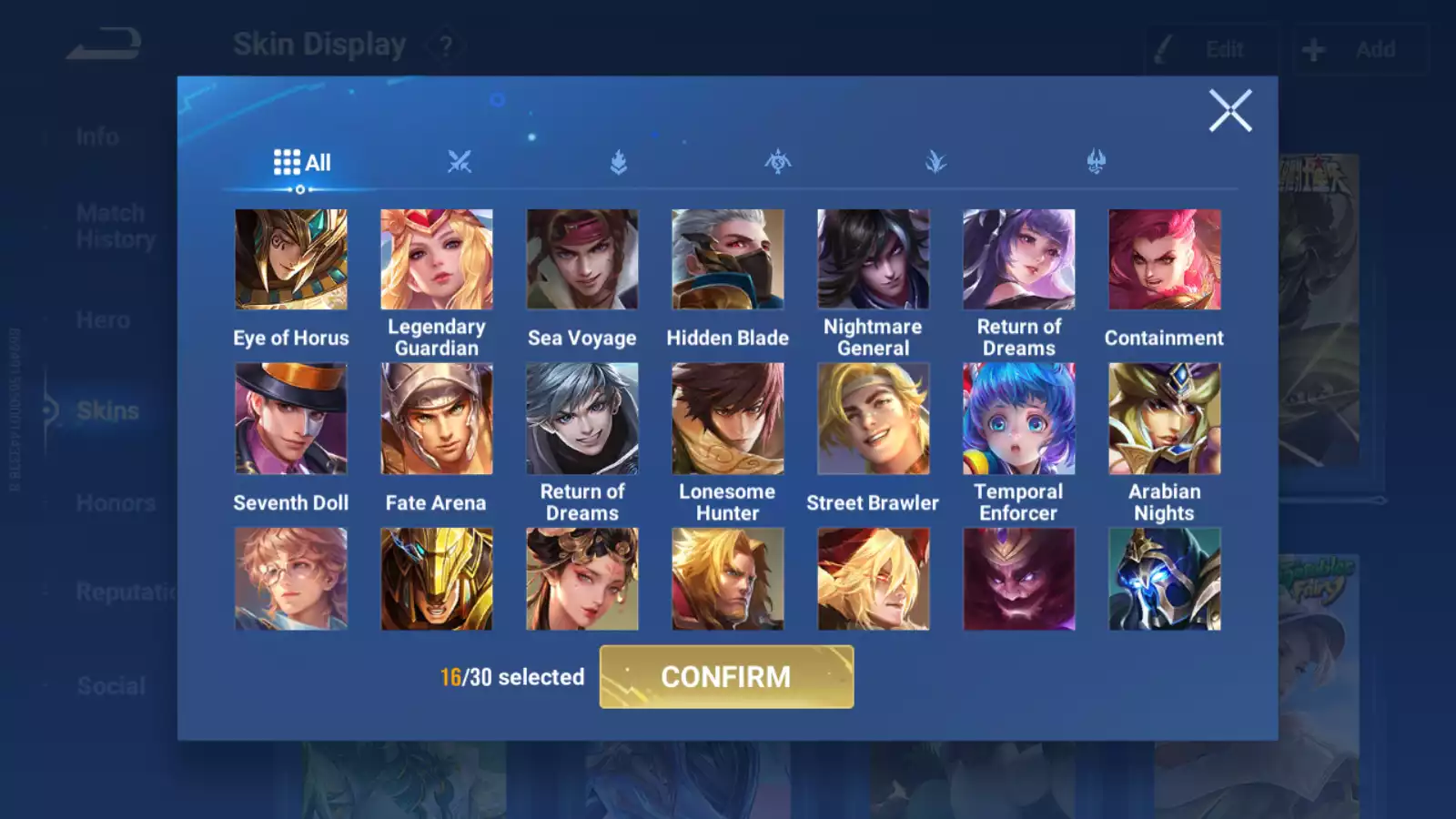Screen dimensions: 1456x819
Task: Close the skin selection dialog
Action: tap(1230, 111)
